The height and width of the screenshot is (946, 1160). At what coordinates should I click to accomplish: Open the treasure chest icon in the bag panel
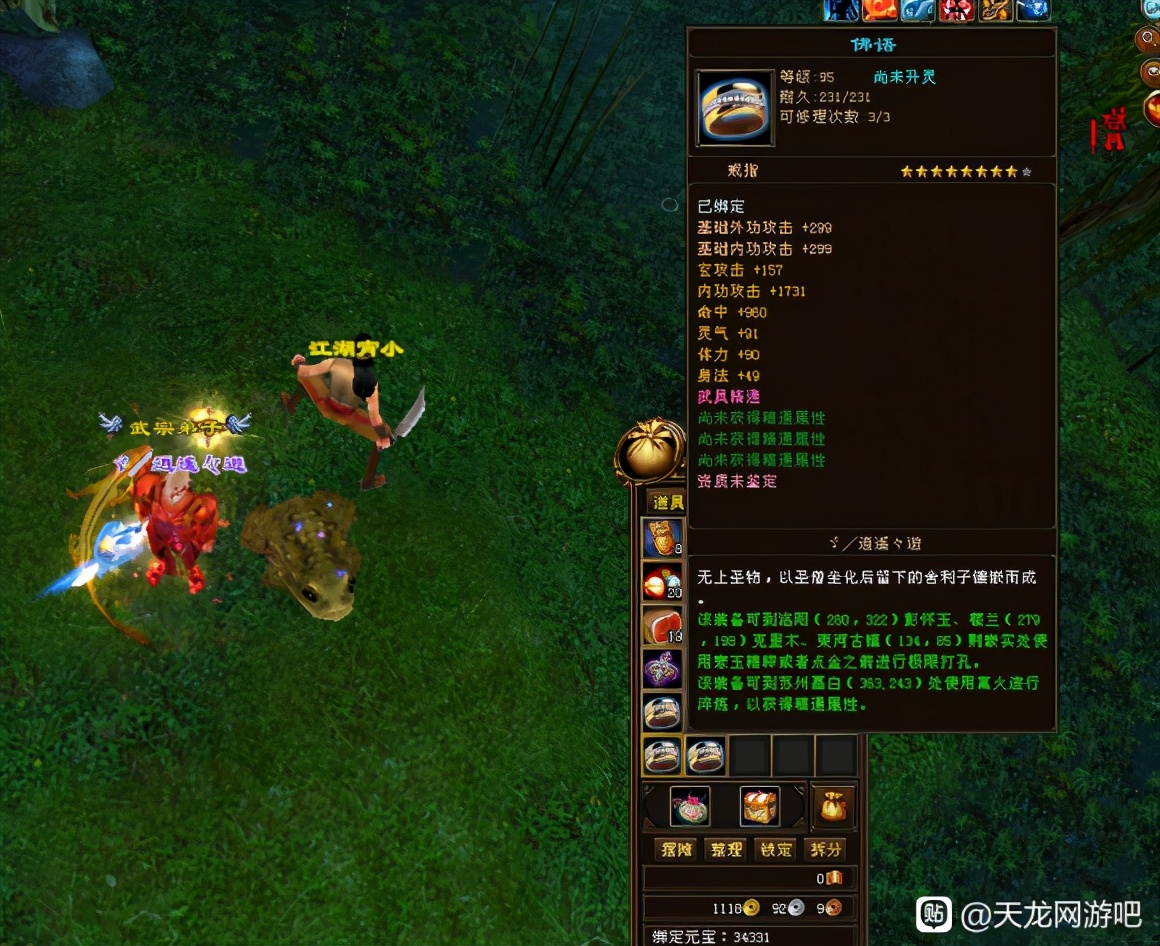(760, 806)
